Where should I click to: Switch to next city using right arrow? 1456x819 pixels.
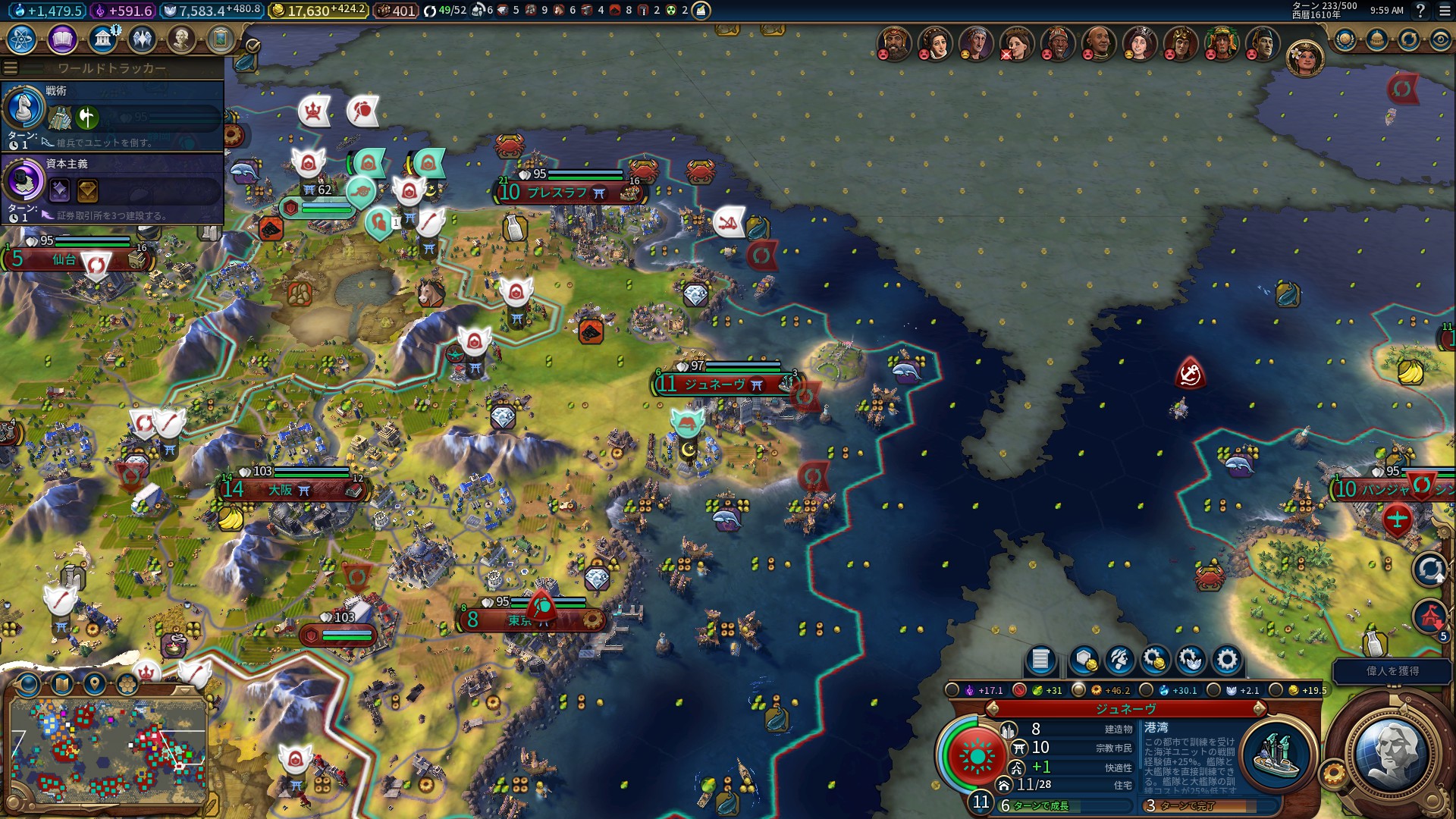click(x=1260, y=709)
